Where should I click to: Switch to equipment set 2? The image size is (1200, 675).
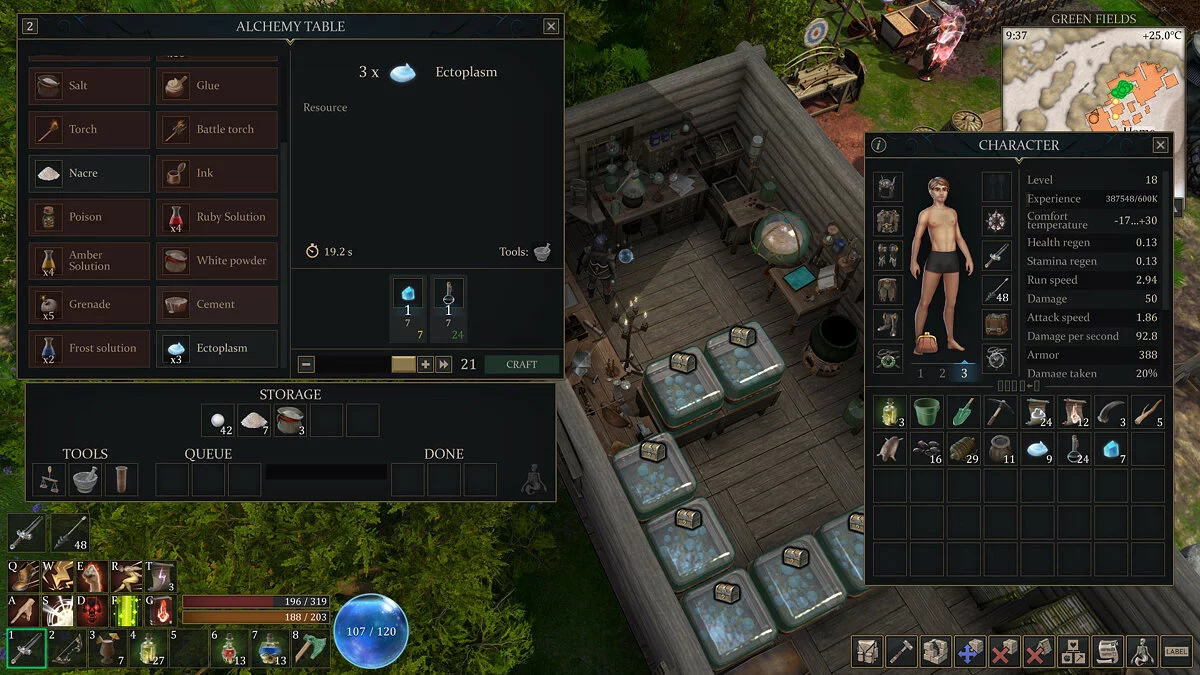[x=942, y=374]
